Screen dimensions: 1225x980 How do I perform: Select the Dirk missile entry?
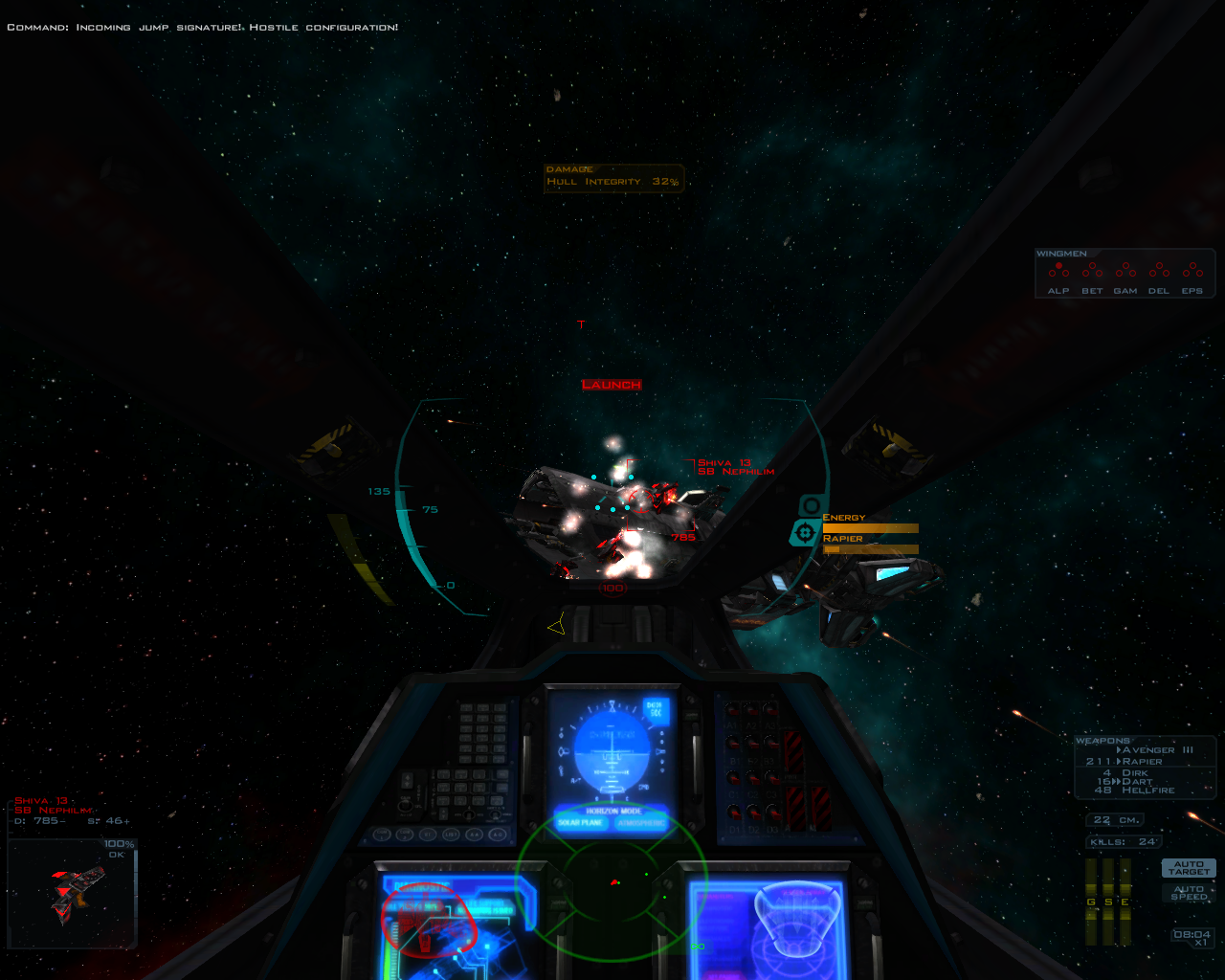click(x=1135, y=772)
